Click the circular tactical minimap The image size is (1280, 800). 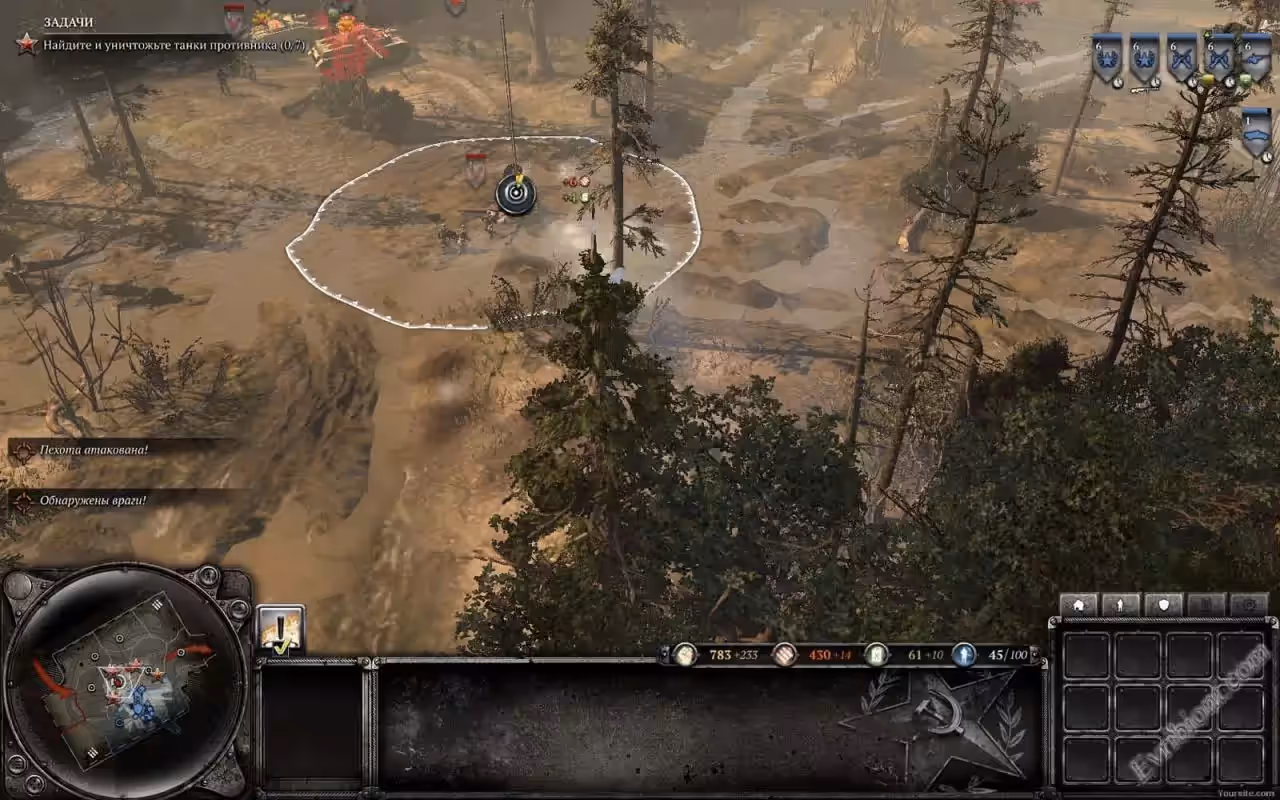[124, 681]
